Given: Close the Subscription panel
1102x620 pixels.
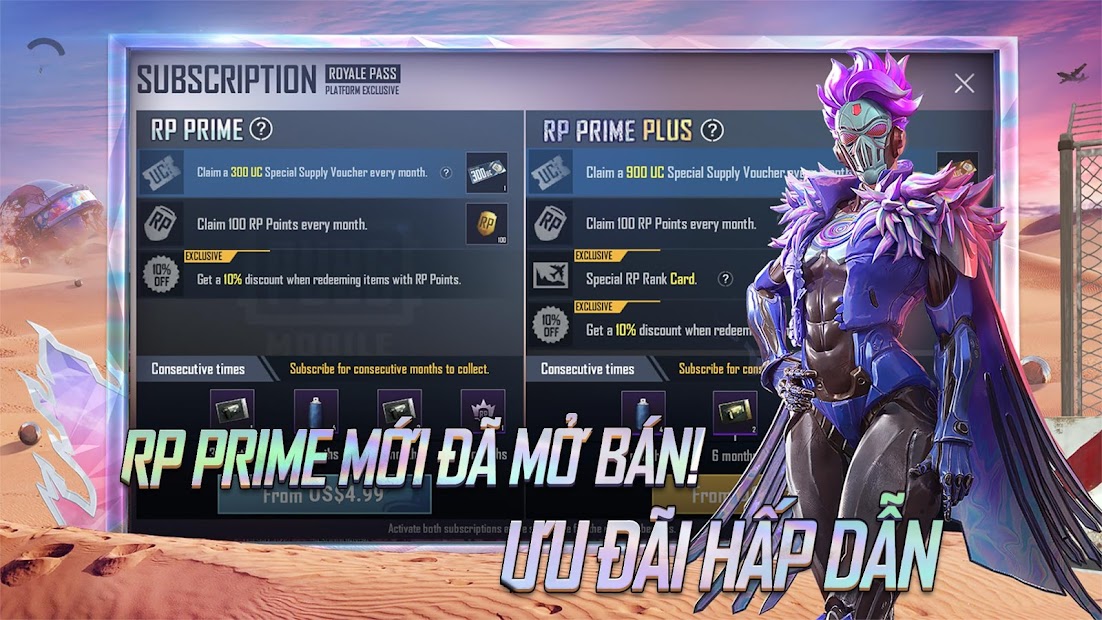Looking at the screenshot, I should [964, 84].
